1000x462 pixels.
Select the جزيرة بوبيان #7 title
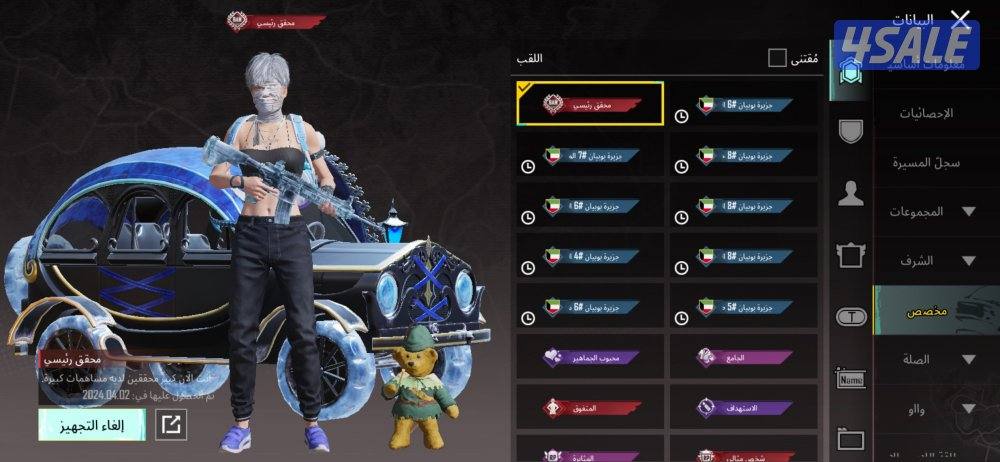pos(590,155)
